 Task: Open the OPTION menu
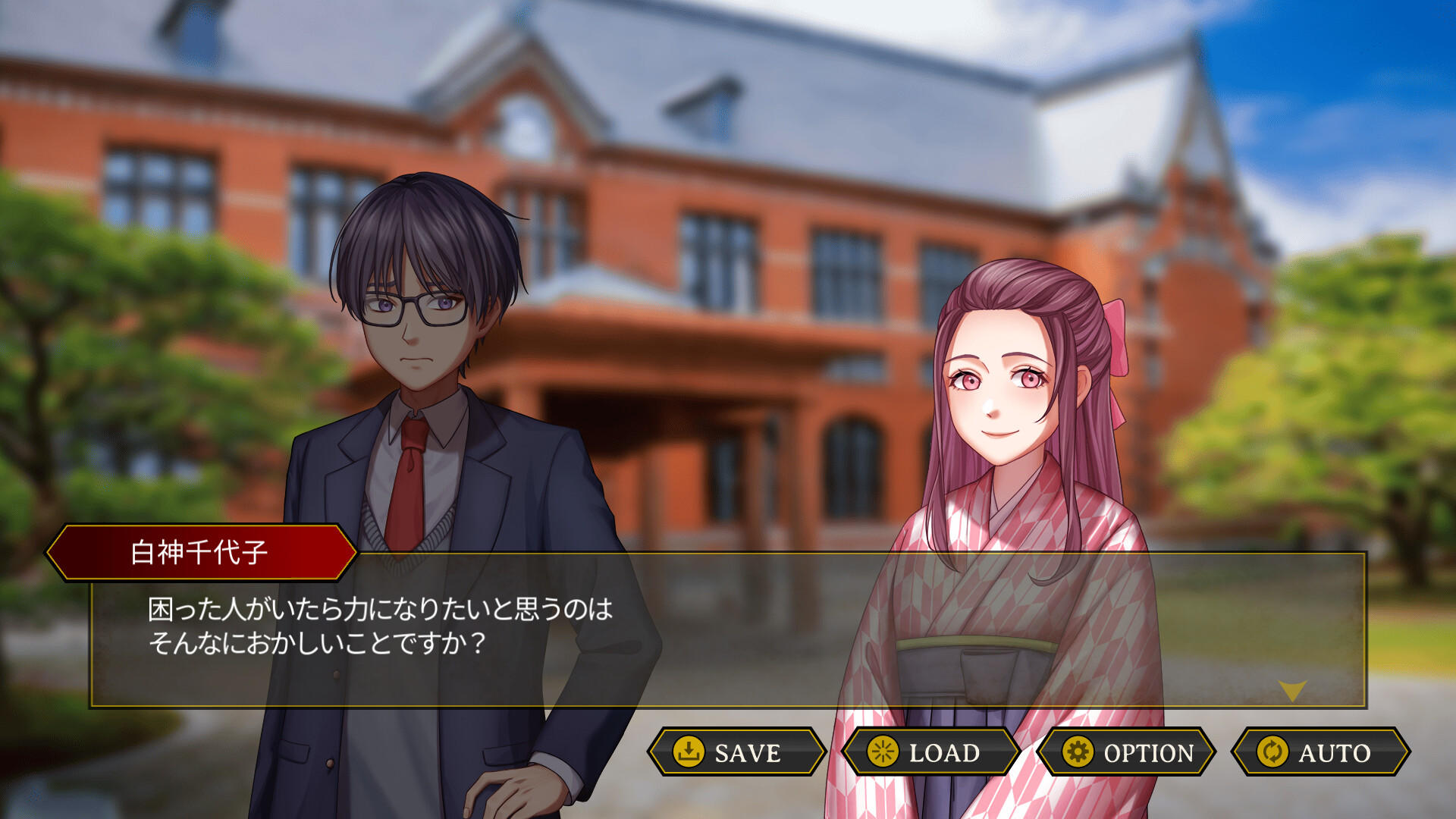pos(1127,754)
